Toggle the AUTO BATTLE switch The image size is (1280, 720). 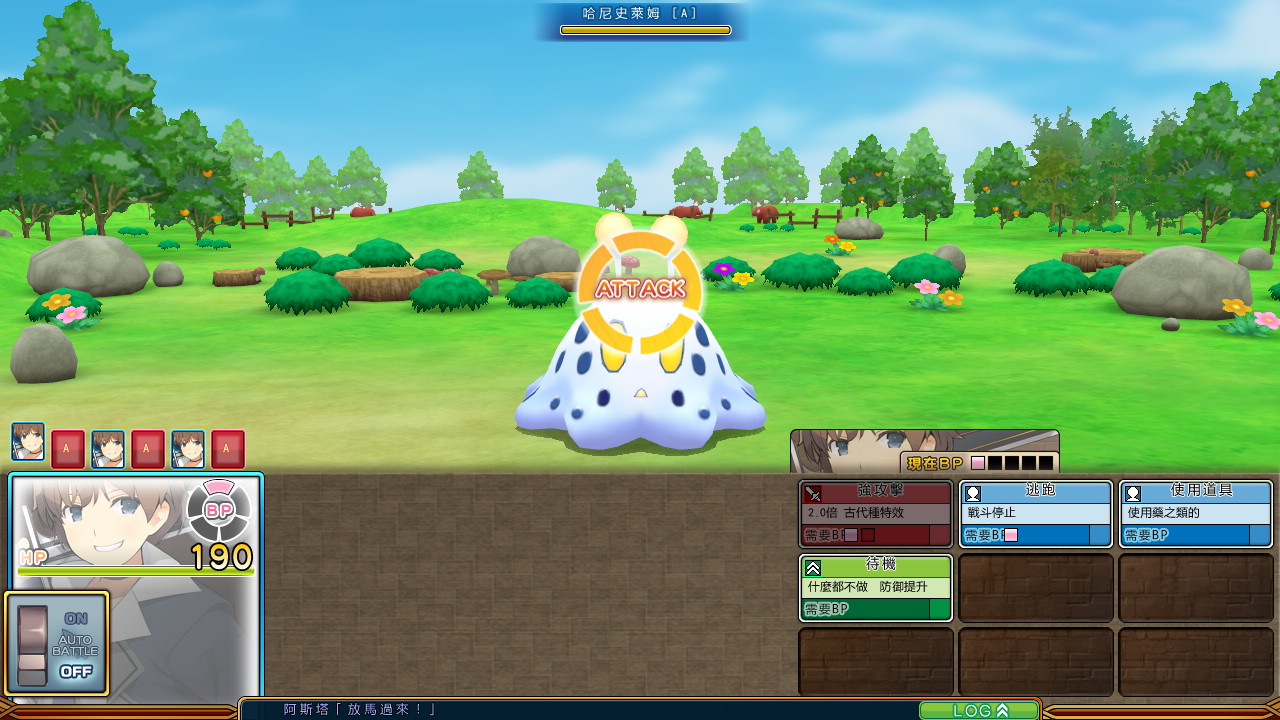pos(33,645)
